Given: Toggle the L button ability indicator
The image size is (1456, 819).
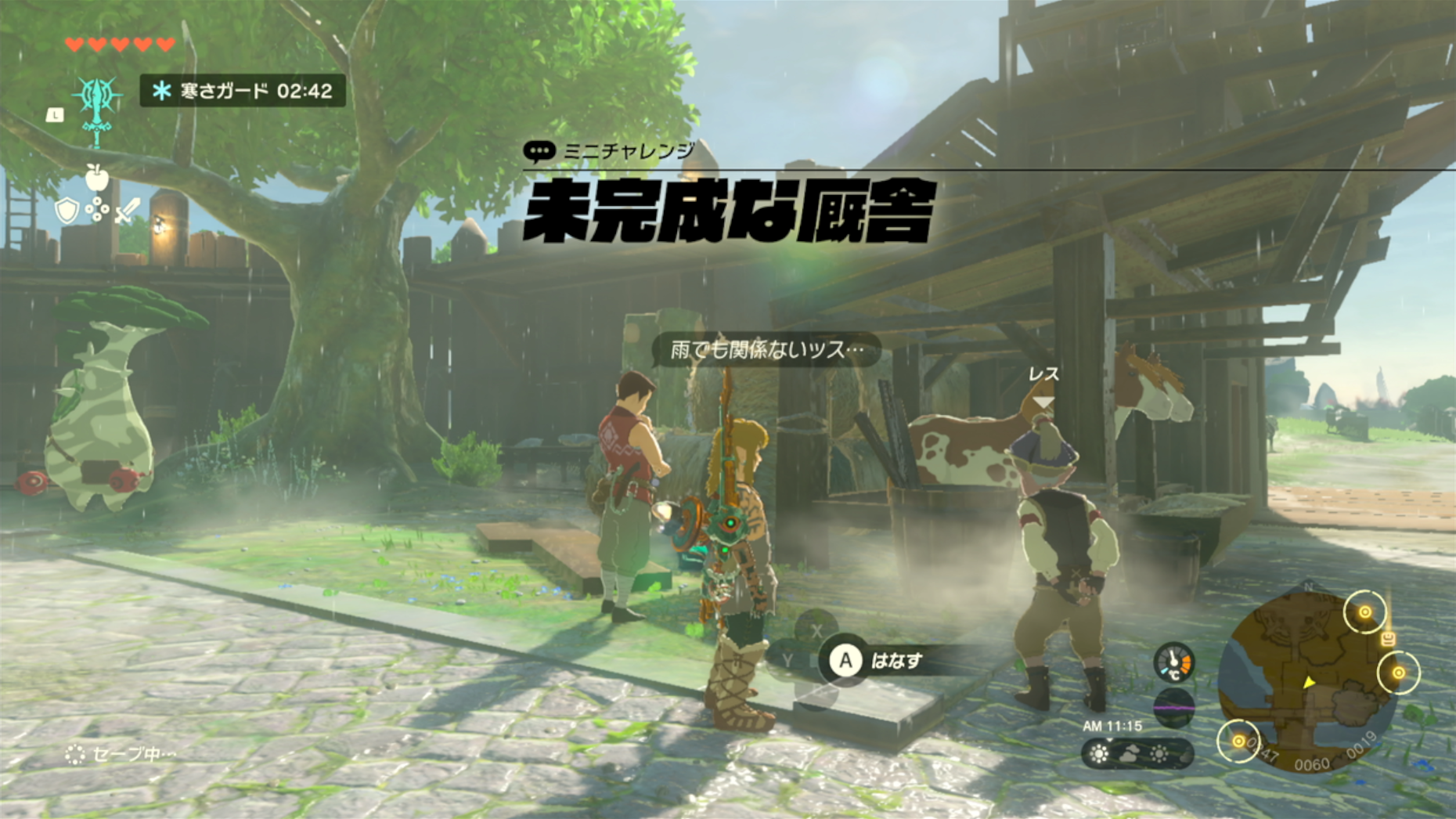Looking at the screenshot, I should coord(56,114).
